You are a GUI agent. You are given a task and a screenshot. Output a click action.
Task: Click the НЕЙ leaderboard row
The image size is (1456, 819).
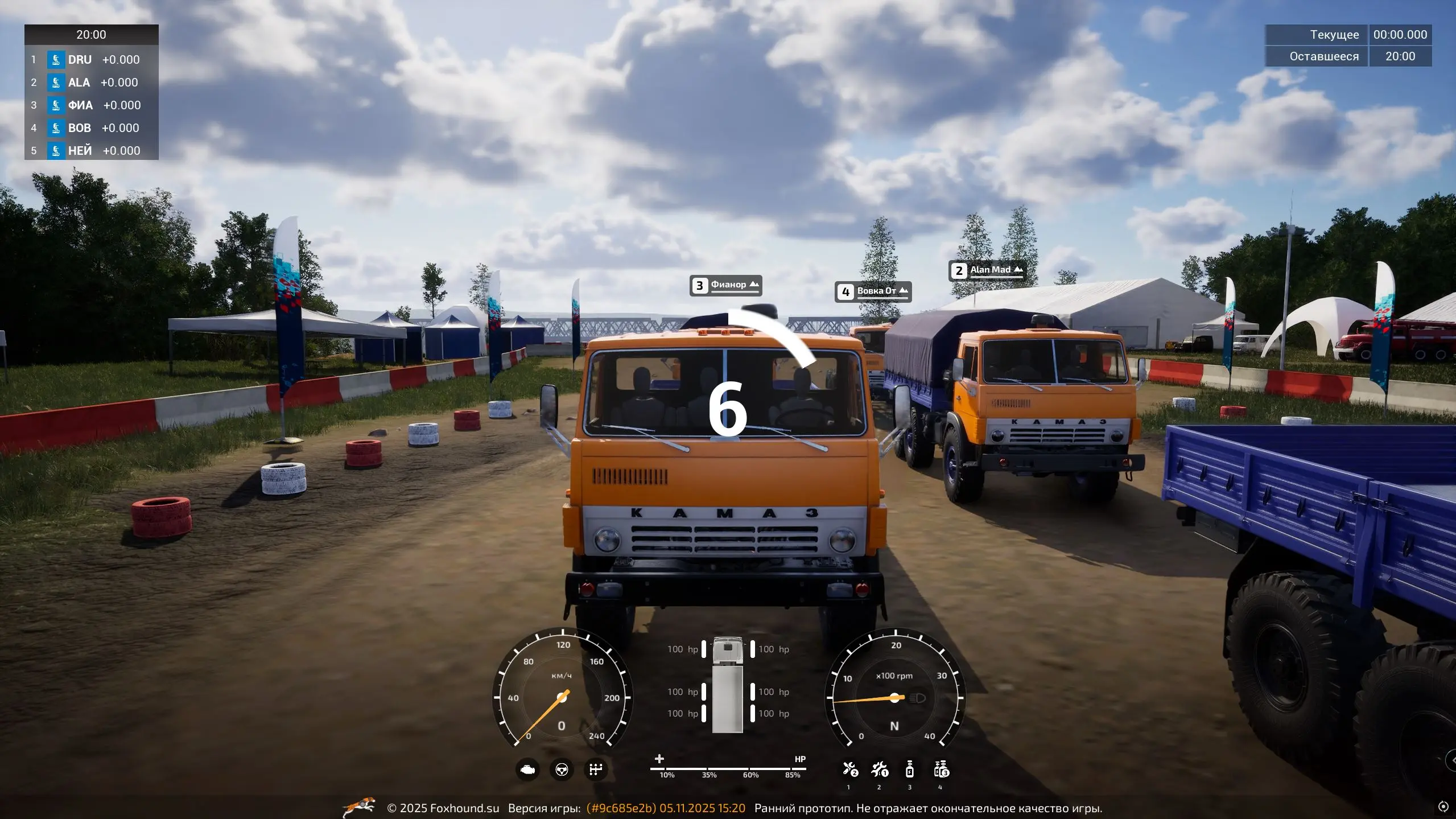click(91, 151)
